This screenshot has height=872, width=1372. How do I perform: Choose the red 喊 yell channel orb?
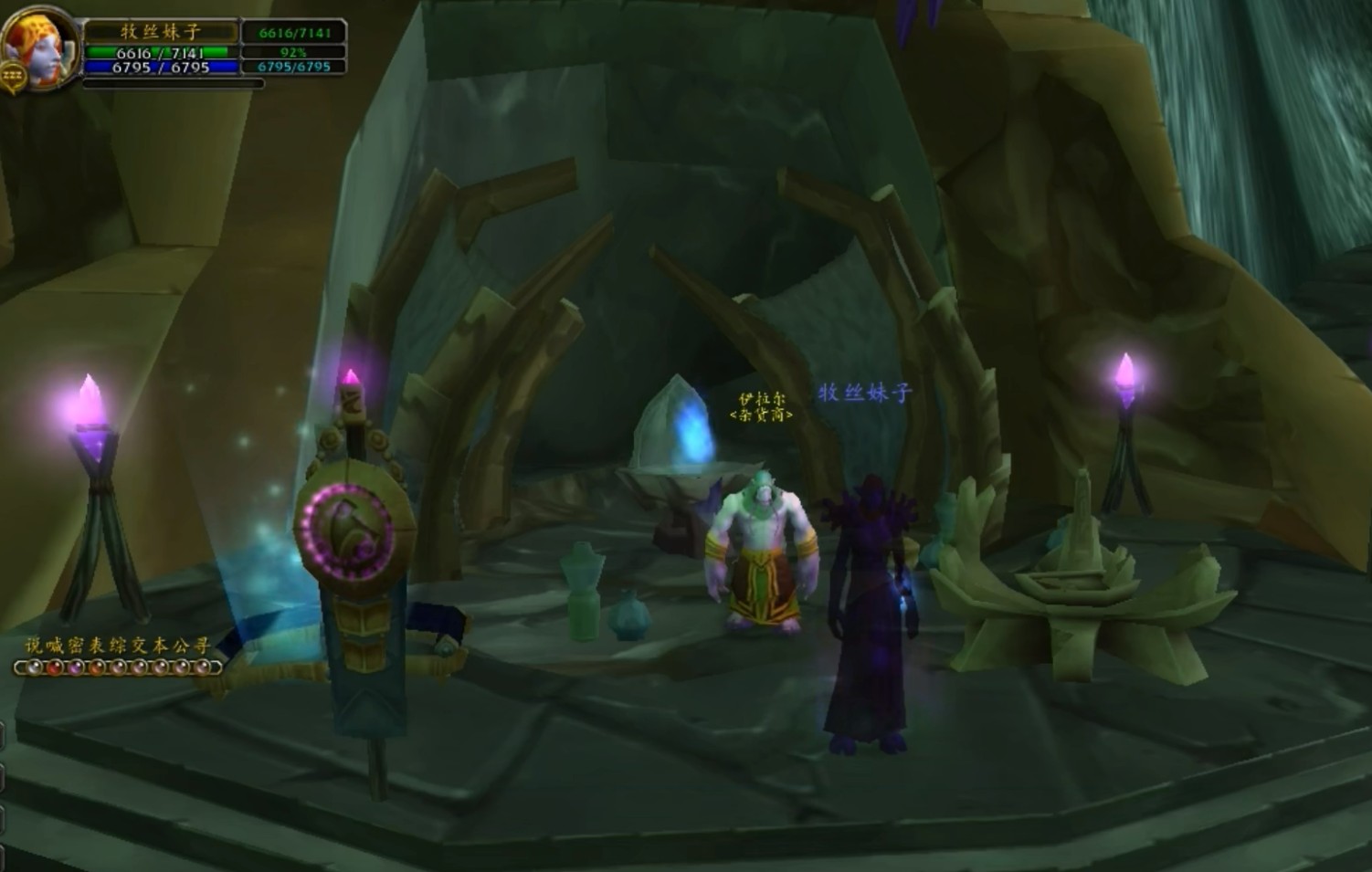[x=56, y=667]
